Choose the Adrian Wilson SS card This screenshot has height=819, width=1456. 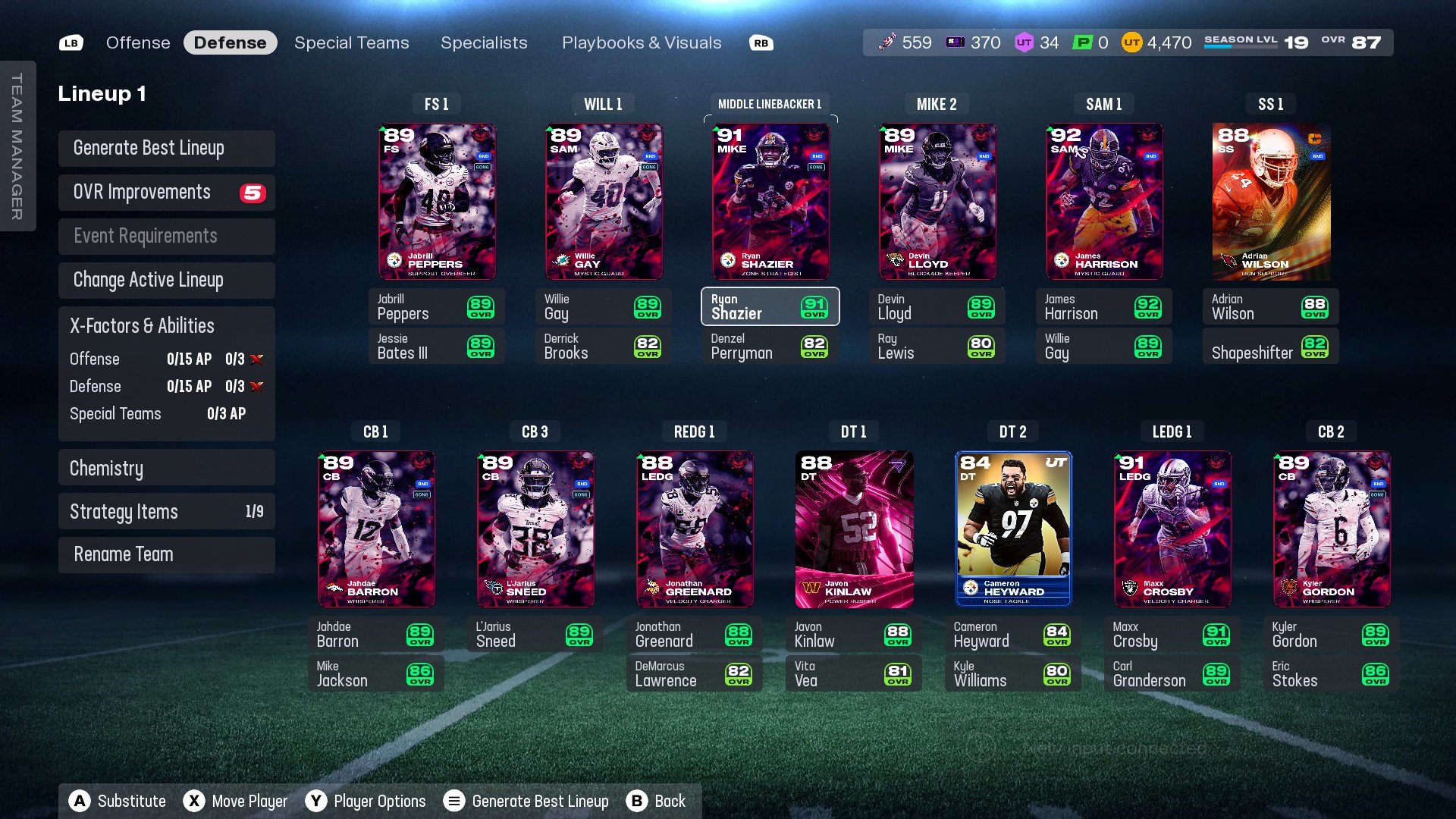pyautogui.click(x=1271, y=202)
